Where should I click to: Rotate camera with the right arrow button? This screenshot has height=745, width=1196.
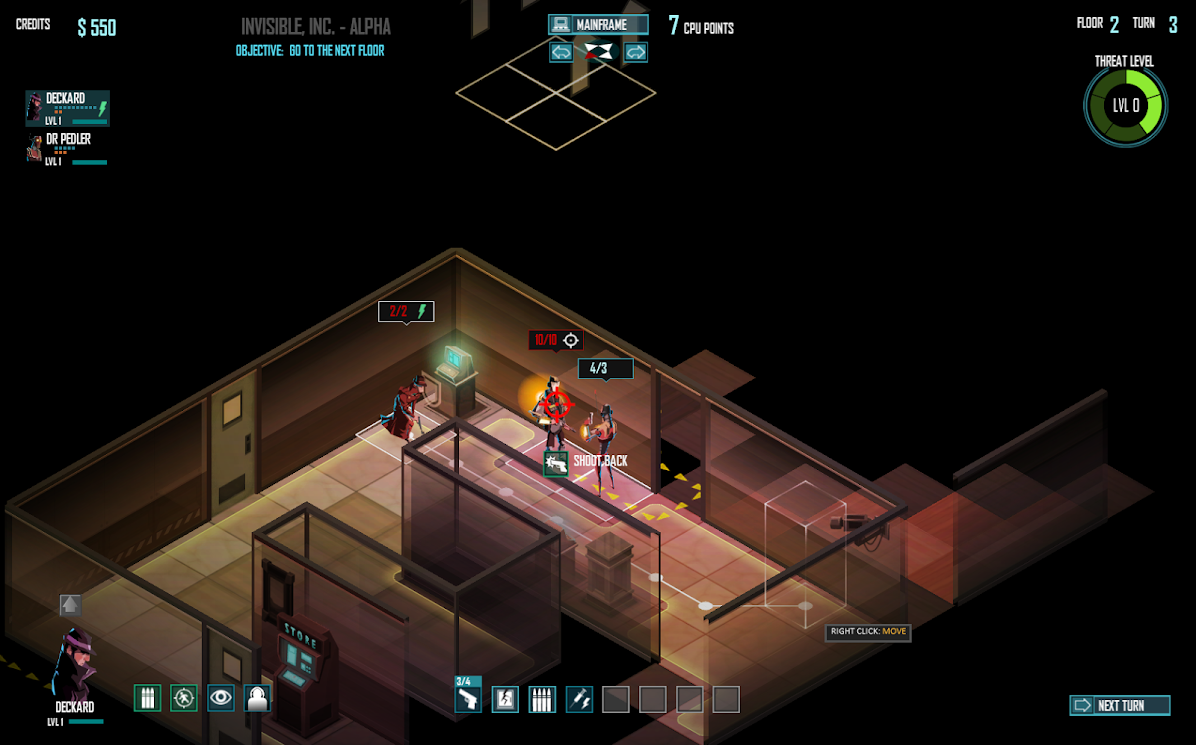[635, 52]
